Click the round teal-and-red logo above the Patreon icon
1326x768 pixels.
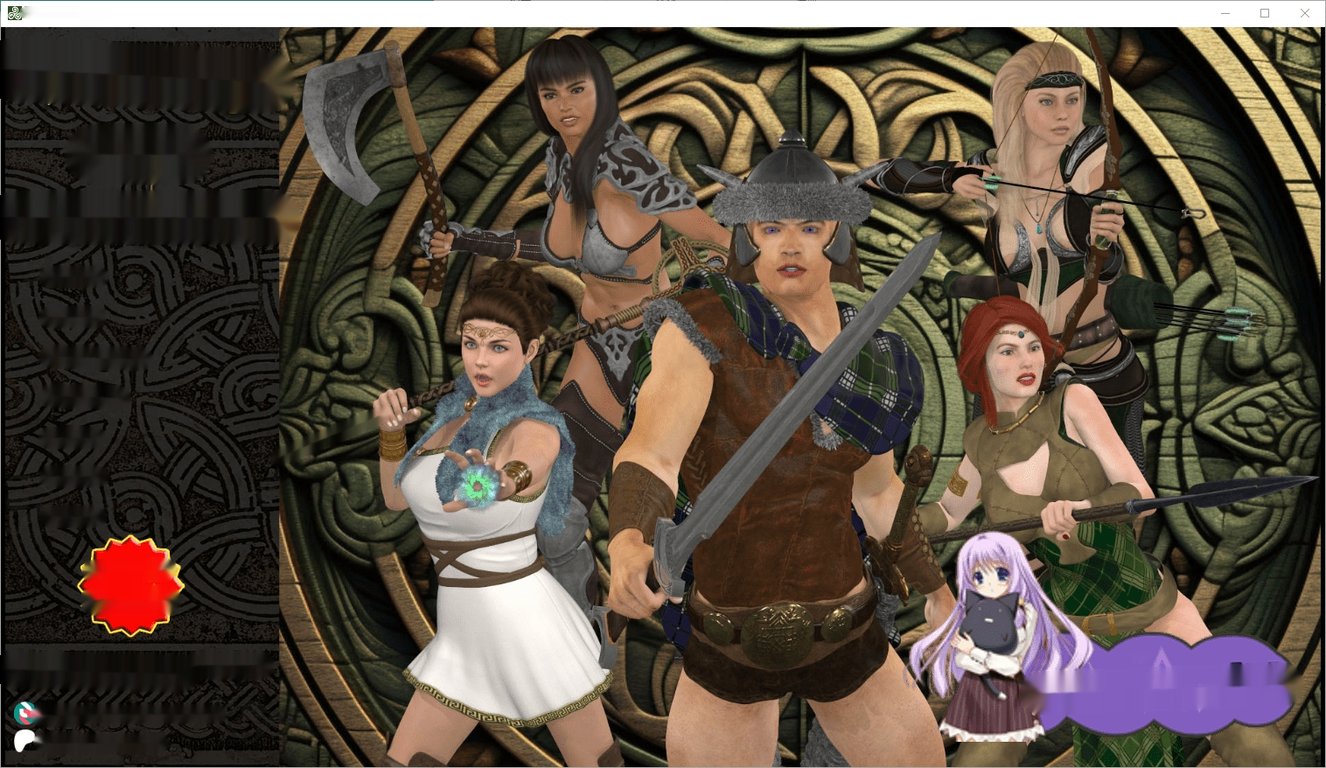tap(25, 712)
